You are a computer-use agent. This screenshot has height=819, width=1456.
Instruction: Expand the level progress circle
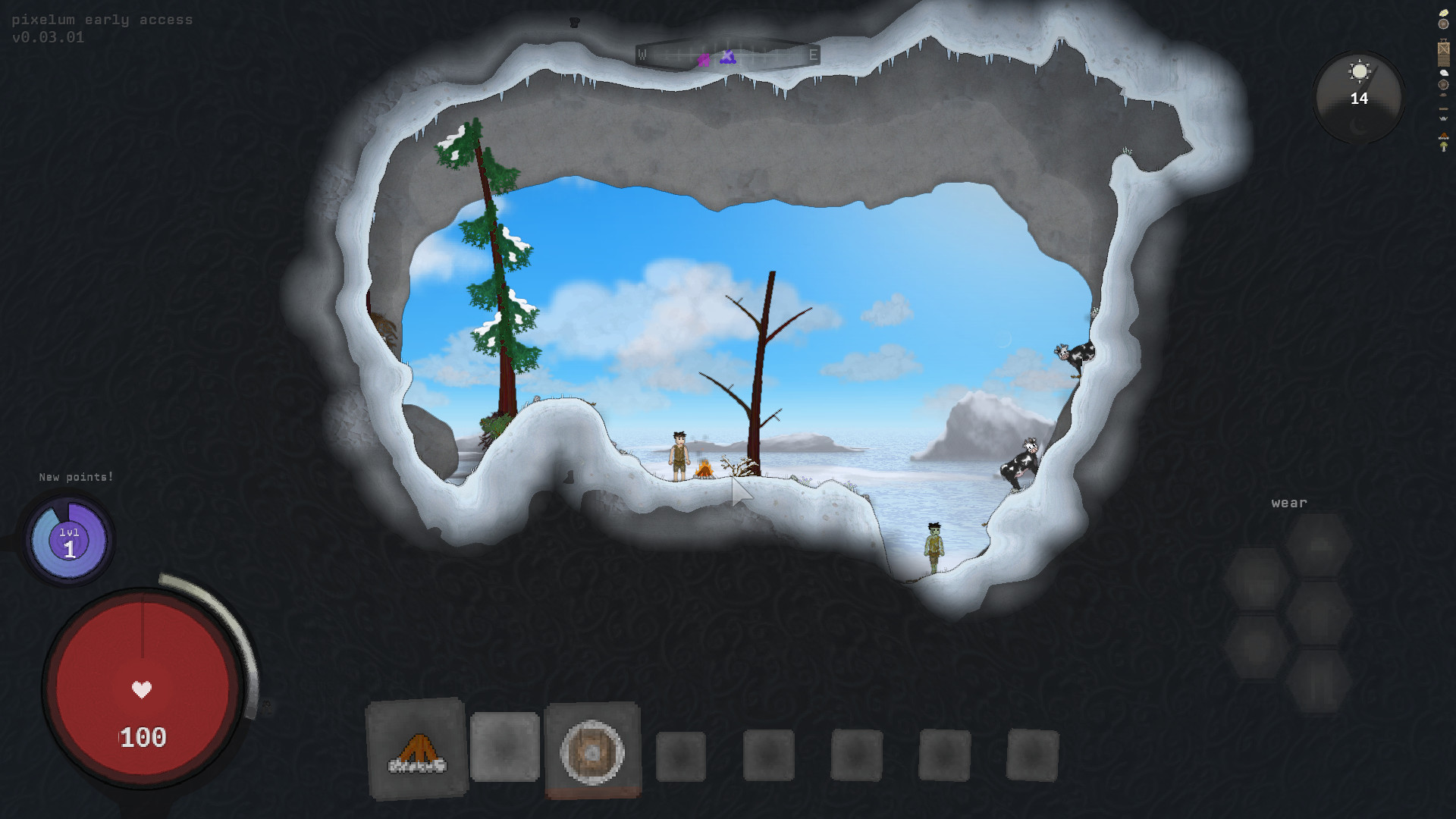pyautogui.click(x=68, y=540)
